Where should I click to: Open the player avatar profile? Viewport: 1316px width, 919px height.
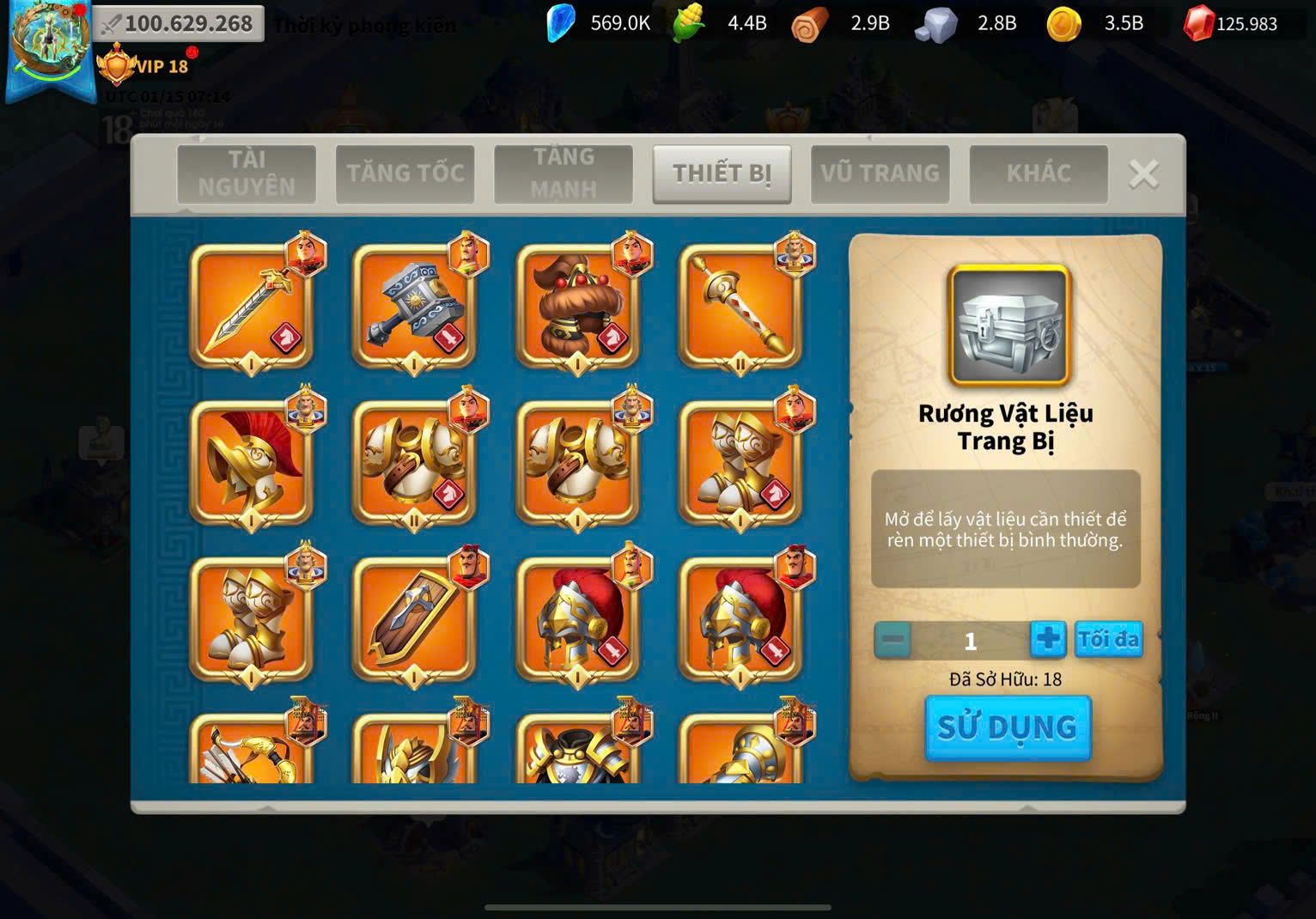tap(50, 43)
